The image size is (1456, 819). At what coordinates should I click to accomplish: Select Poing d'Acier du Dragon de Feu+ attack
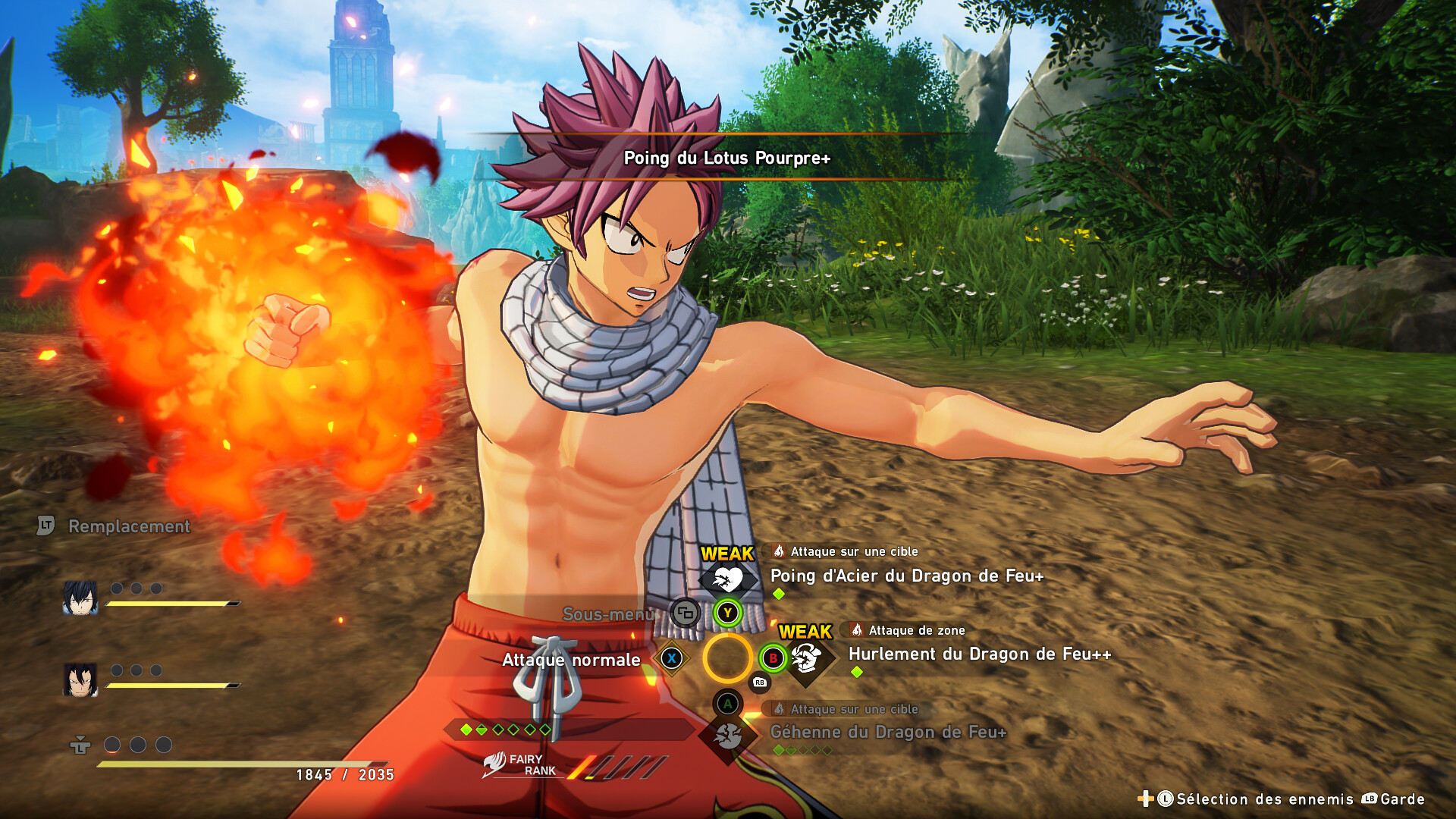tap(906, 576)
